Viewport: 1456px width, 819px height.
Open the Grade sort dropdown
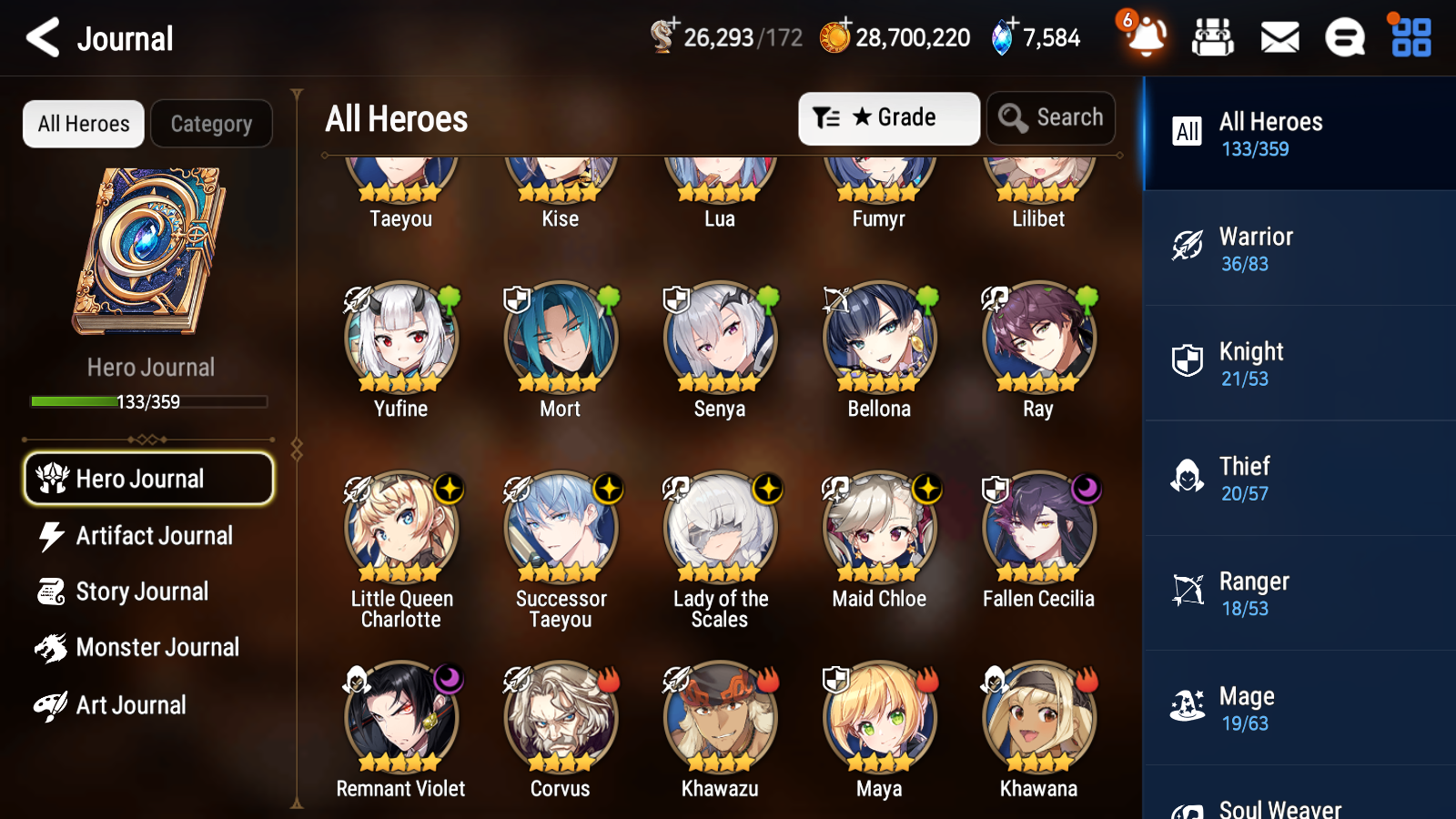click(x=888, y=118)
